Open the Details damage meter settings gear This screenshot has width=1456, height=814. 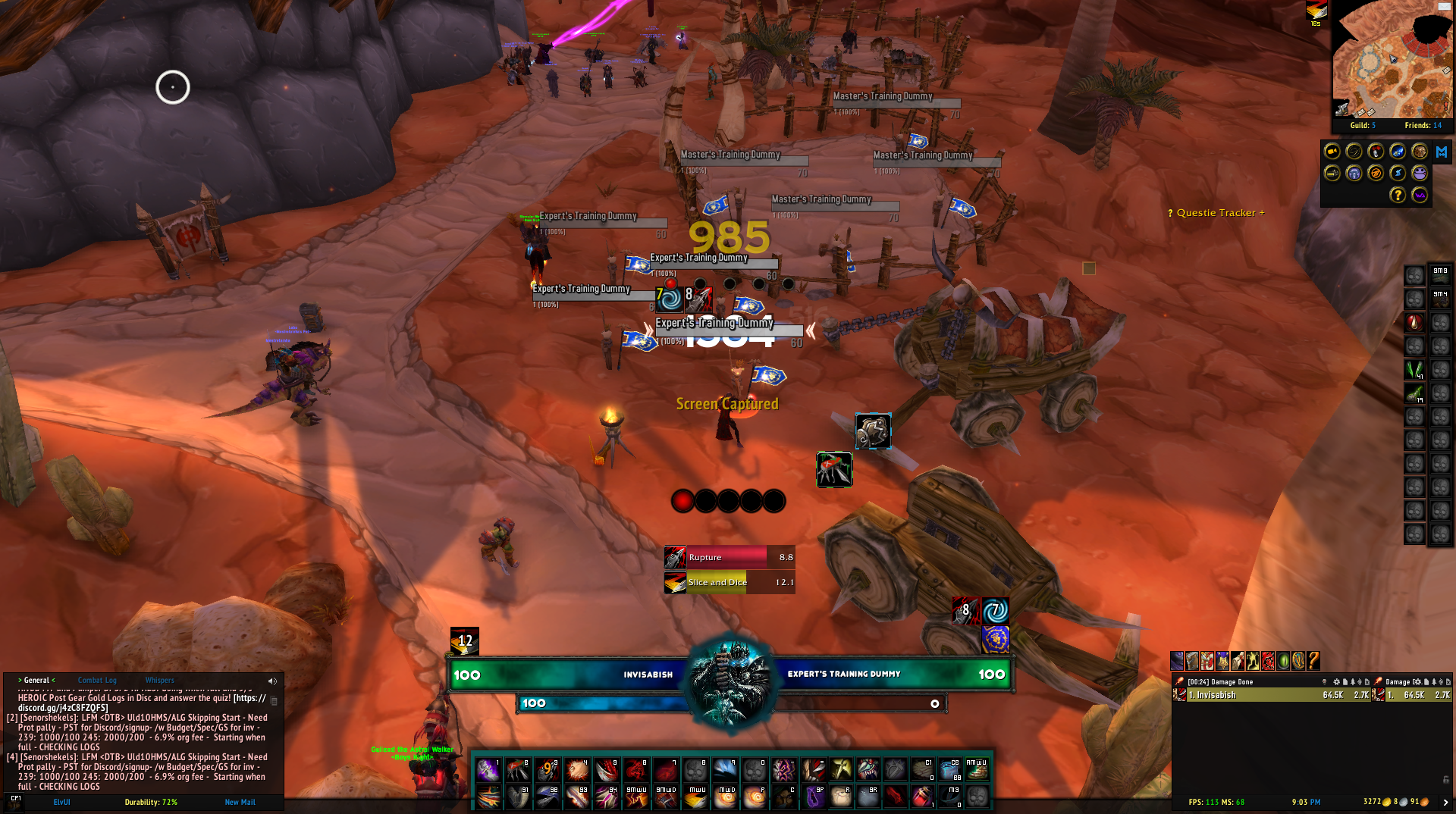[x=1336, y=682]
